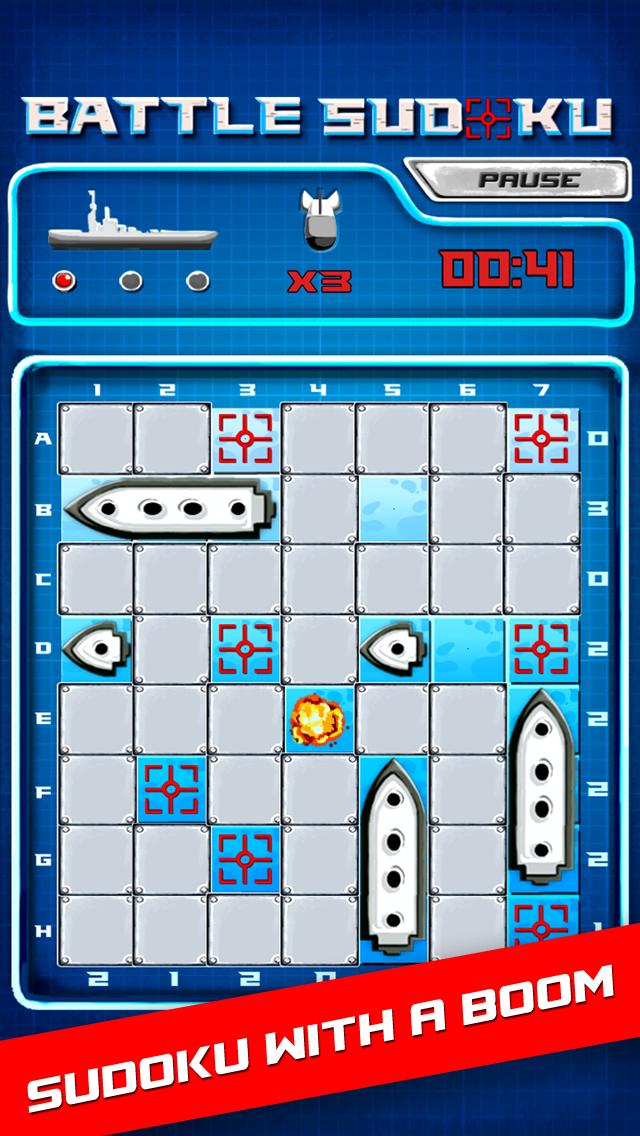The height and width of the screenshot is (1136, 640).
Task: Select the target tile at G3
Action: tap(245, 860)
